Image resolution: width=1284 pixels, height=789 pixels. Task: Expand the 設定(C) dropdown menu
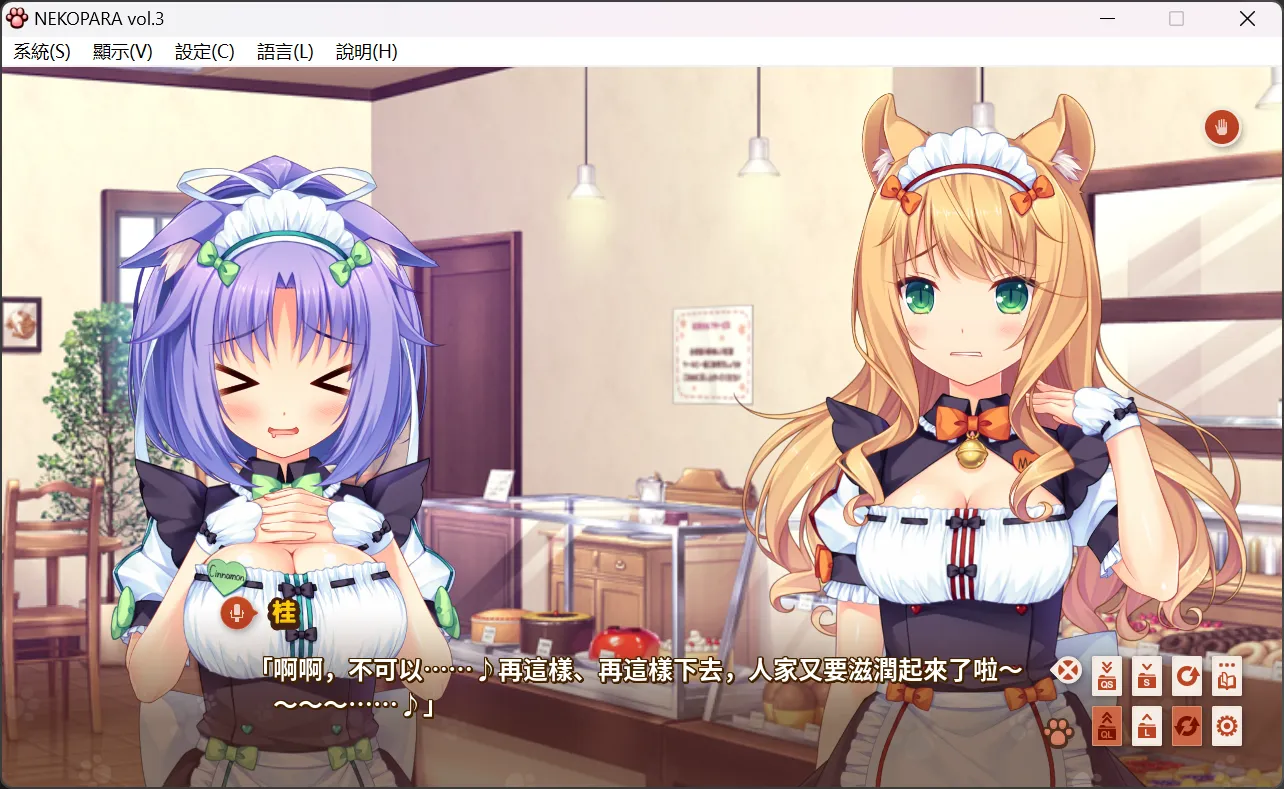(203, 51)
